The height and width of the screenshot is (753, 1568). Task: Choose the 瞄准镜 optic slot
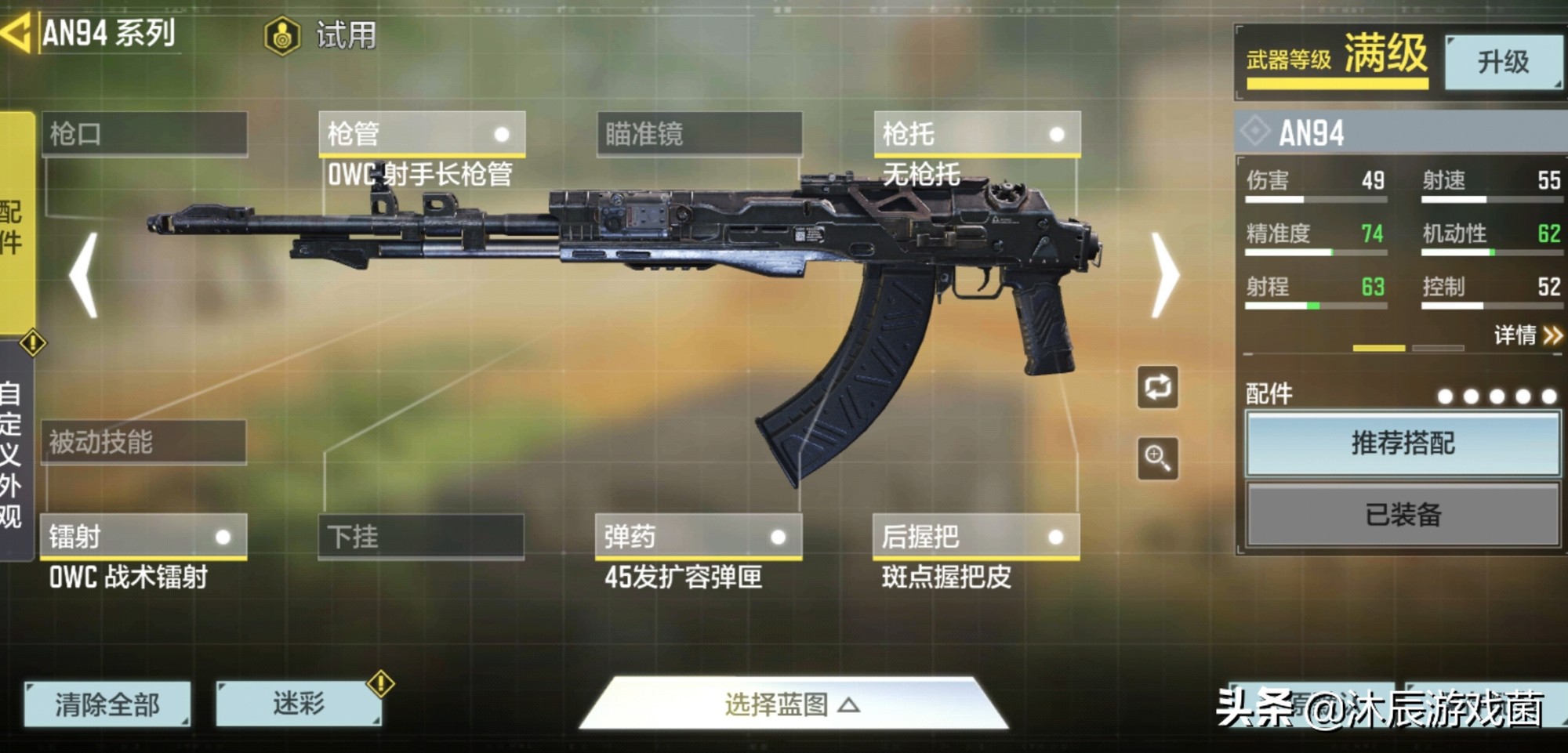699,134
